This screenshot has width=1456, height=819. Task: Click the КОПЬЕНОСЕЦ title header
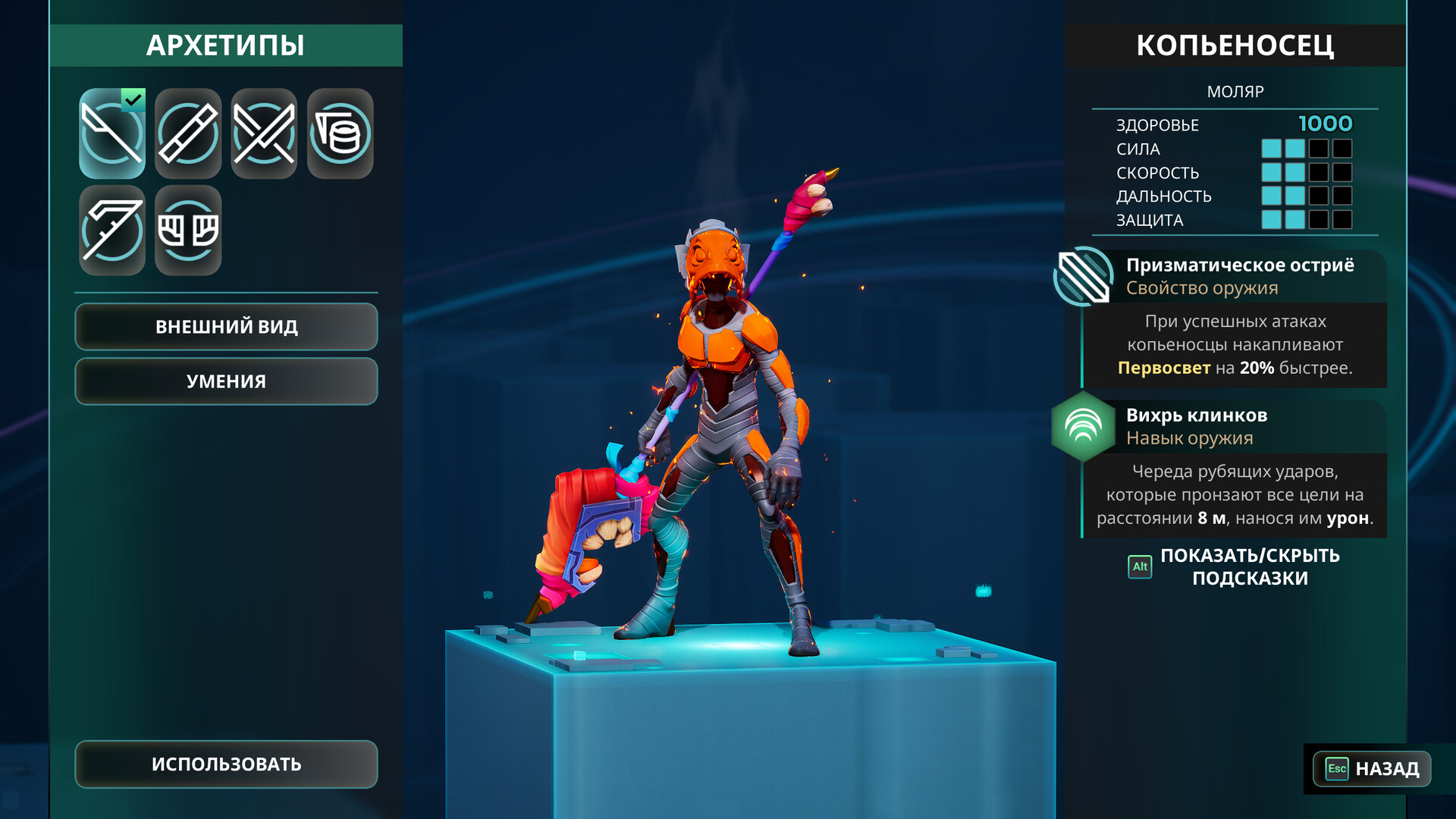click(x=1236, y=45)
